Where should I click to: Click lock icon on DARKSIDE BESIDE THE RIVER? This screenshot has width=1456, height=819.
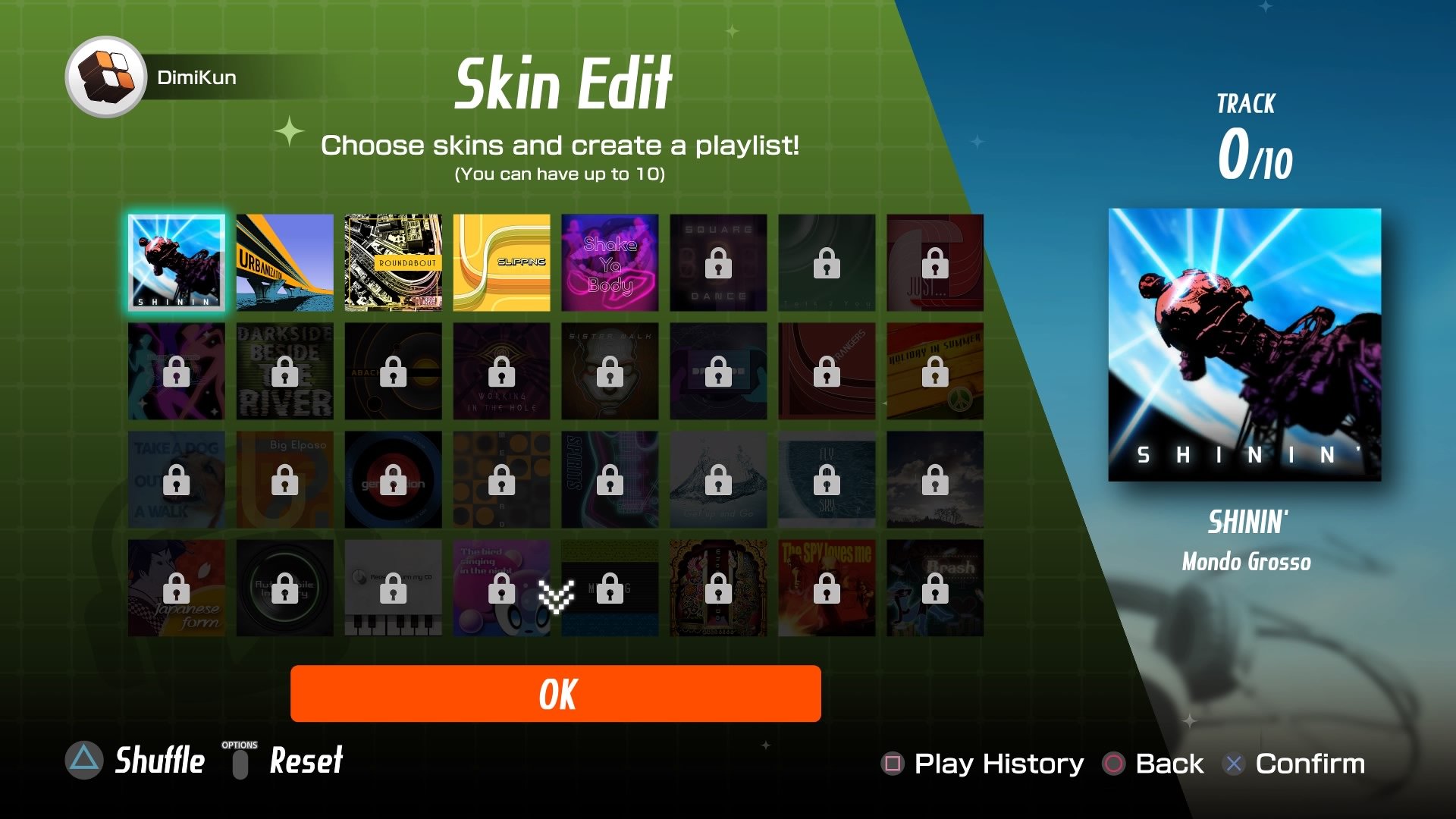pos(284,372)
